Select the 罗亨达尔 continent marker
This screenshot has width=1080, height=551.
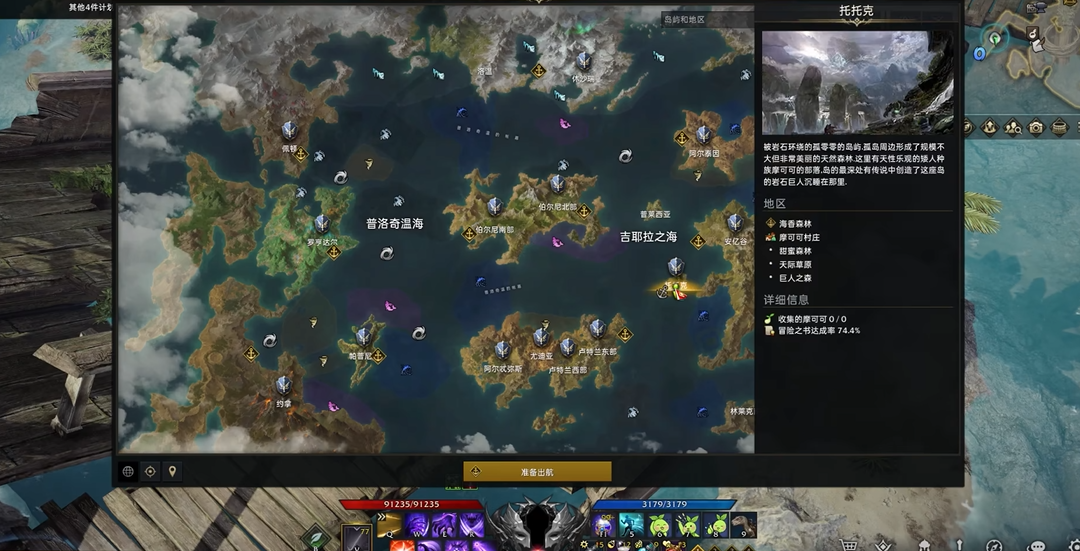click(322, 224)
